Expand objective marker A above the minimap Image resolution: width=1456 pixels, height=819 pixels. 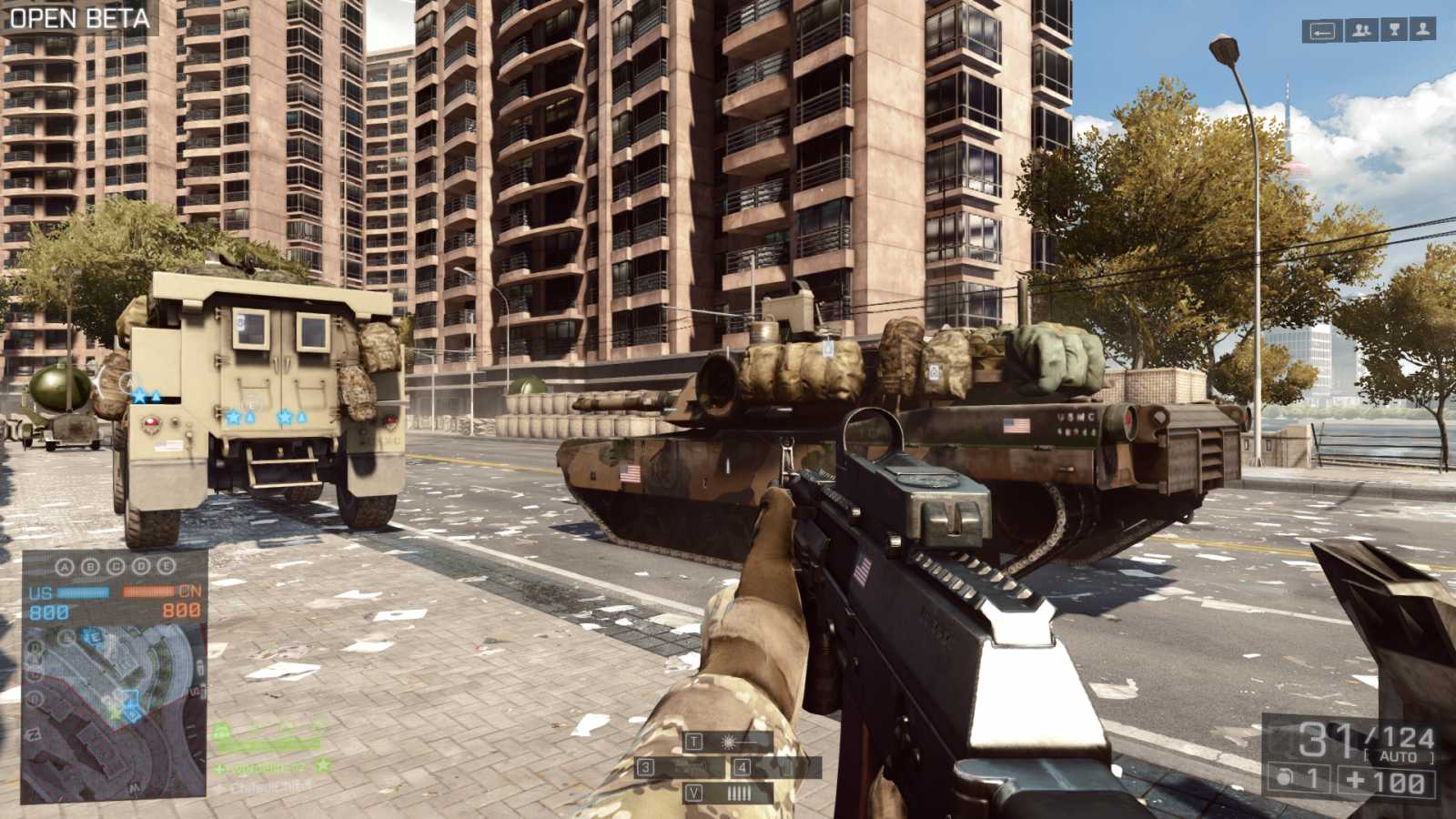click(x=65, y=567)
